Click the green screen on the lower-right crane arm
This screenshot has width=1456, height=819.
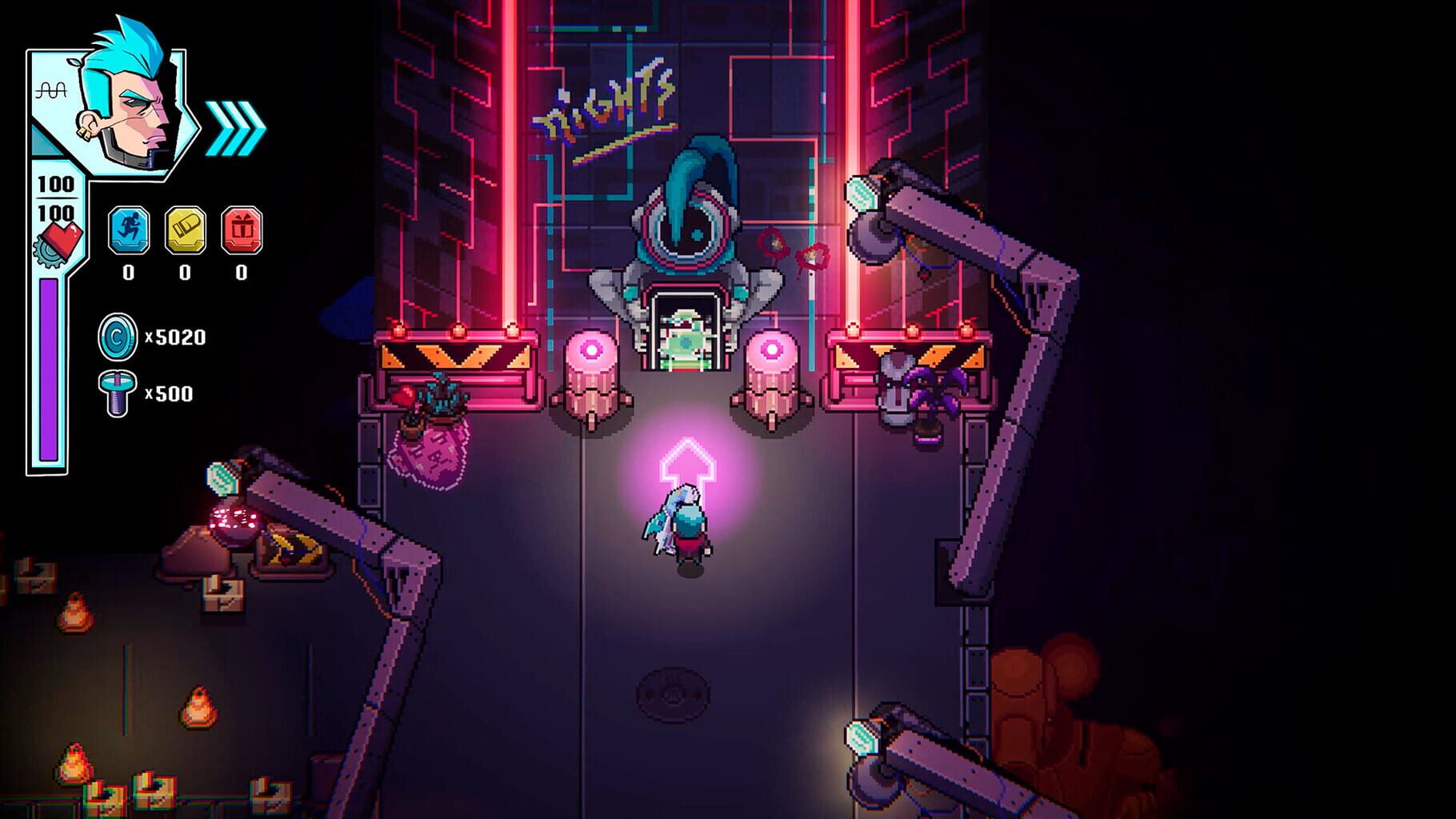point(860,736)
